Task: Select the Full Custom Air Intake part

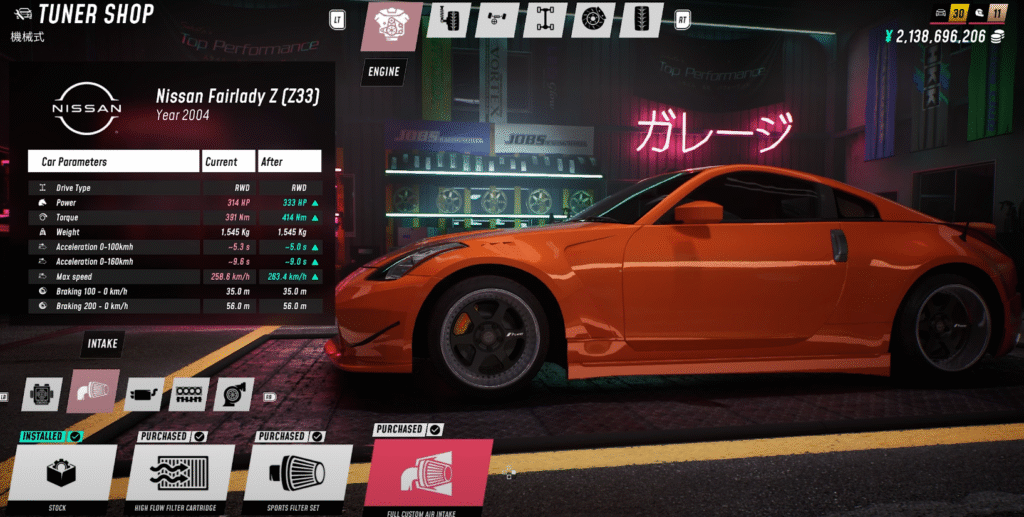Action: point(428,472)
